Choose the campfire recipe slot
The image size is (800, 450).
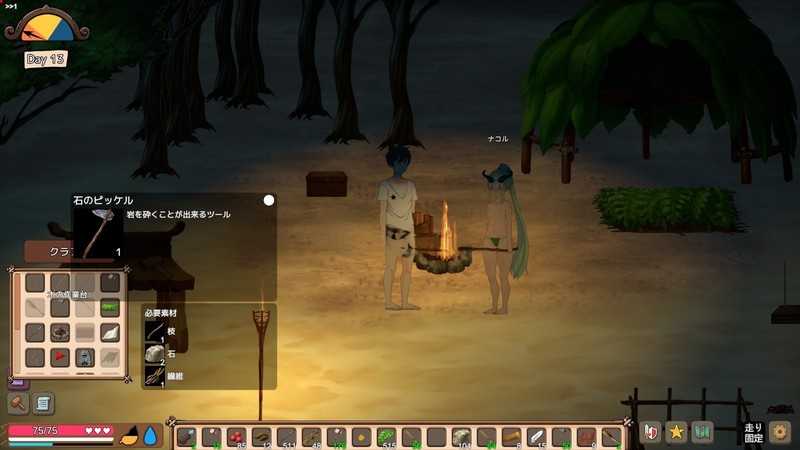click(60, 332)
